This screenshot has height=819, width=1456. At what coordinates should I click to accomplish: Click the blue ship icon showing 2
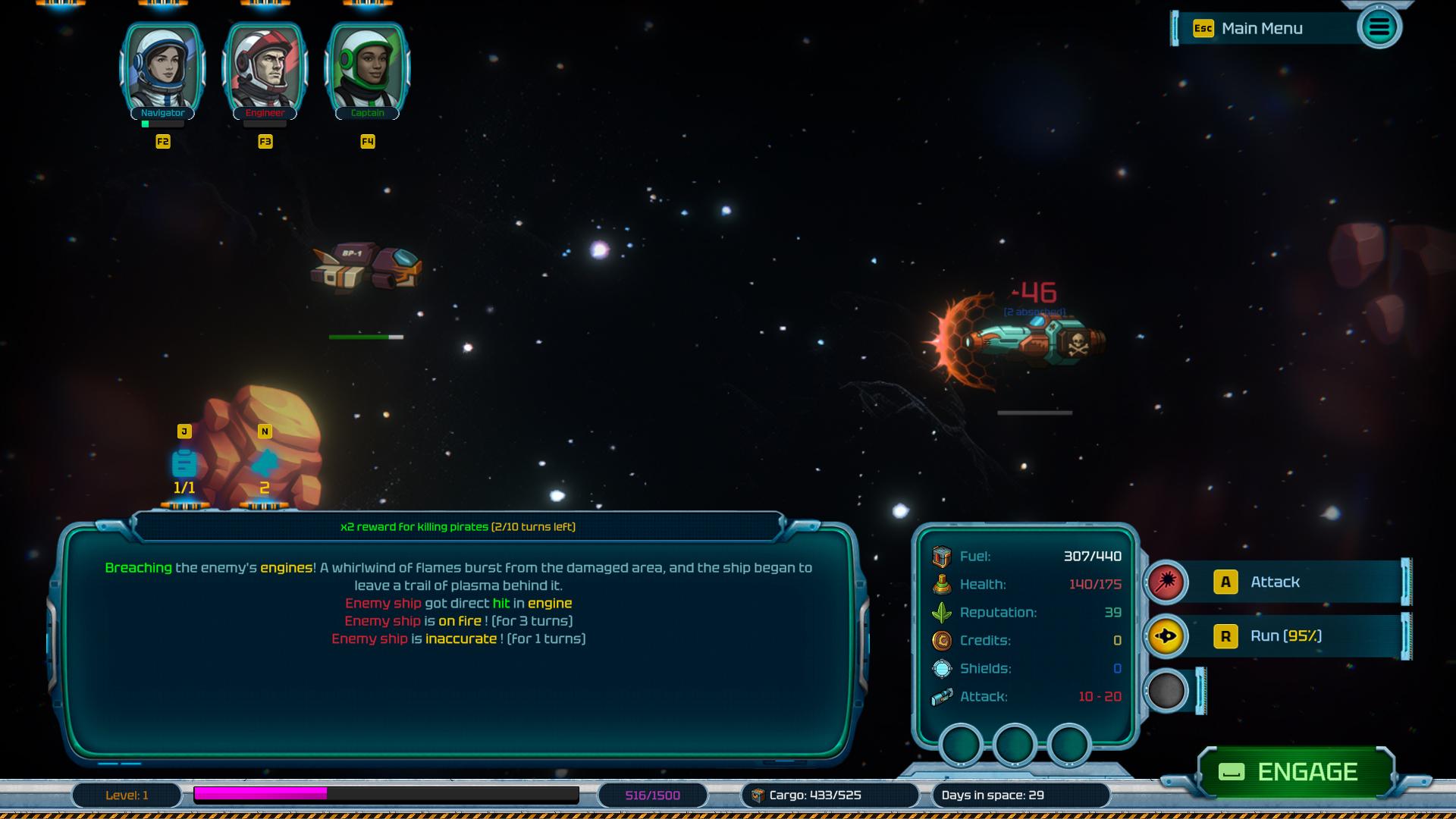(x=265, y=463)
